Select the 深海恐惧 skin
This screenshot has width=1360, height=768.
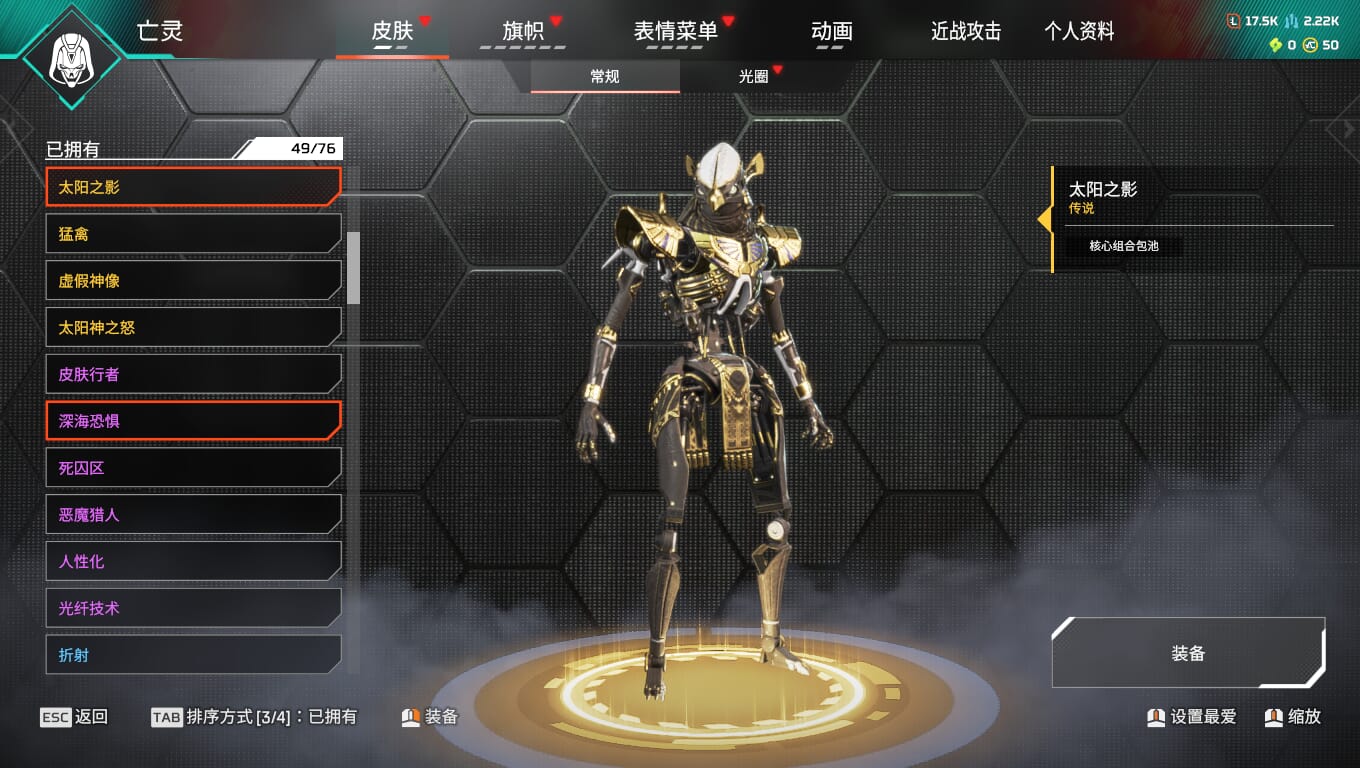[x=193, y=421]
